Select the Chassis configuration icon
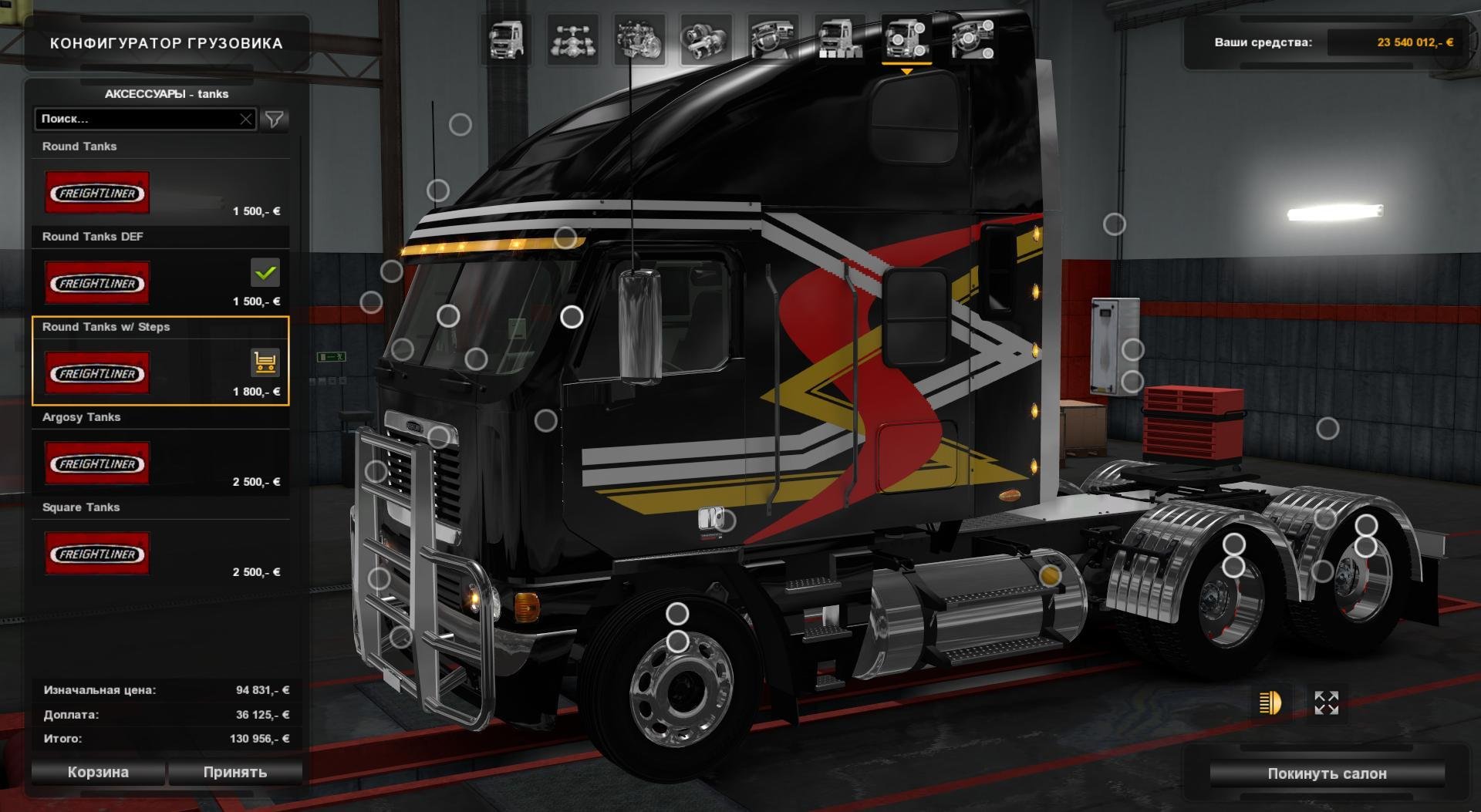Image resolution: width=1481 pixels, height=812 pixels. 574,40
